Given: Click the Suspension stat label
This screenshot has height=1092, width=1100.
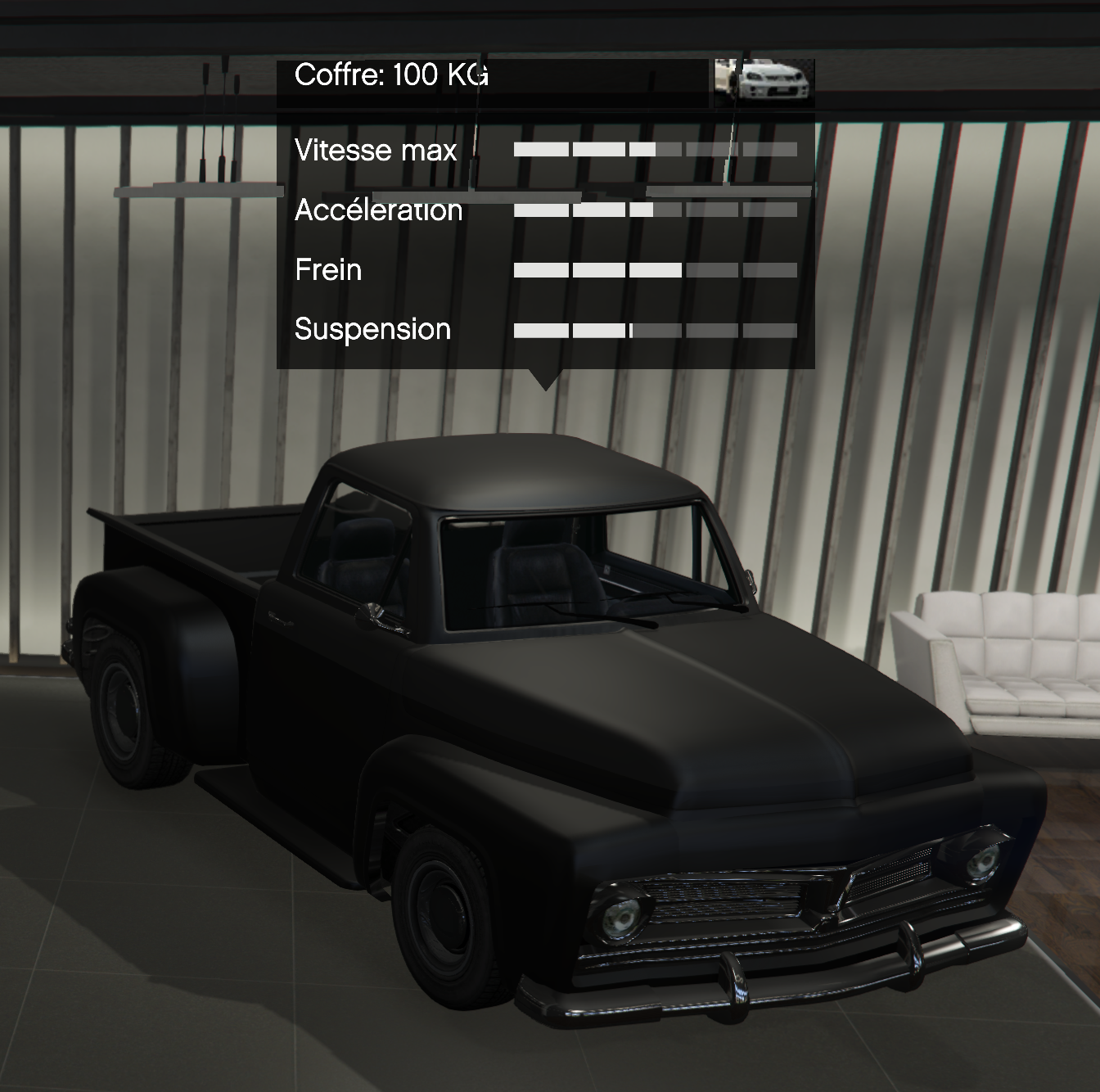Looking at the screenshot, I should click(x=372, y=330).
